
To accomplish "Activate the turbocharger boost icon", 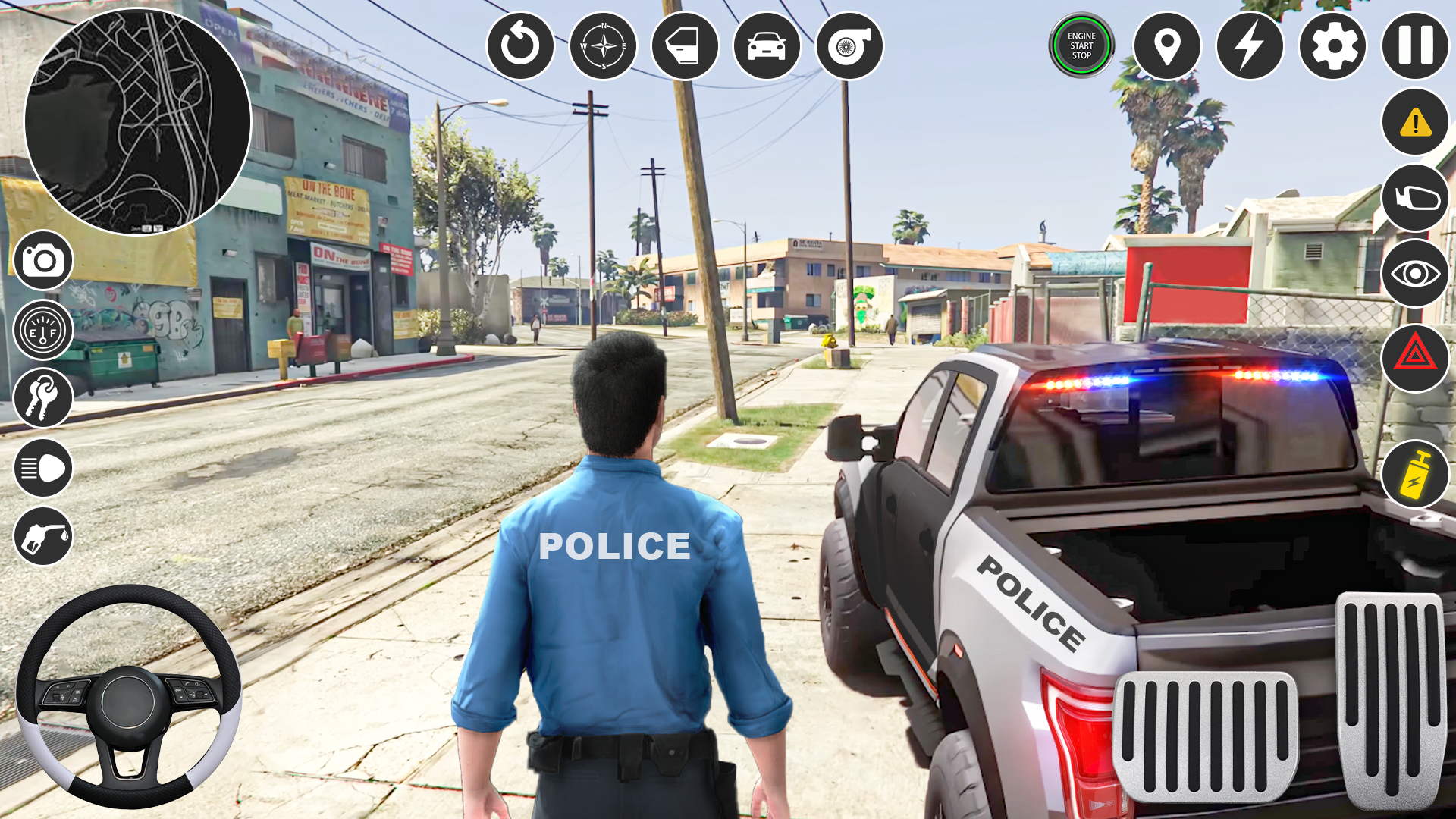I will point(850,45).
